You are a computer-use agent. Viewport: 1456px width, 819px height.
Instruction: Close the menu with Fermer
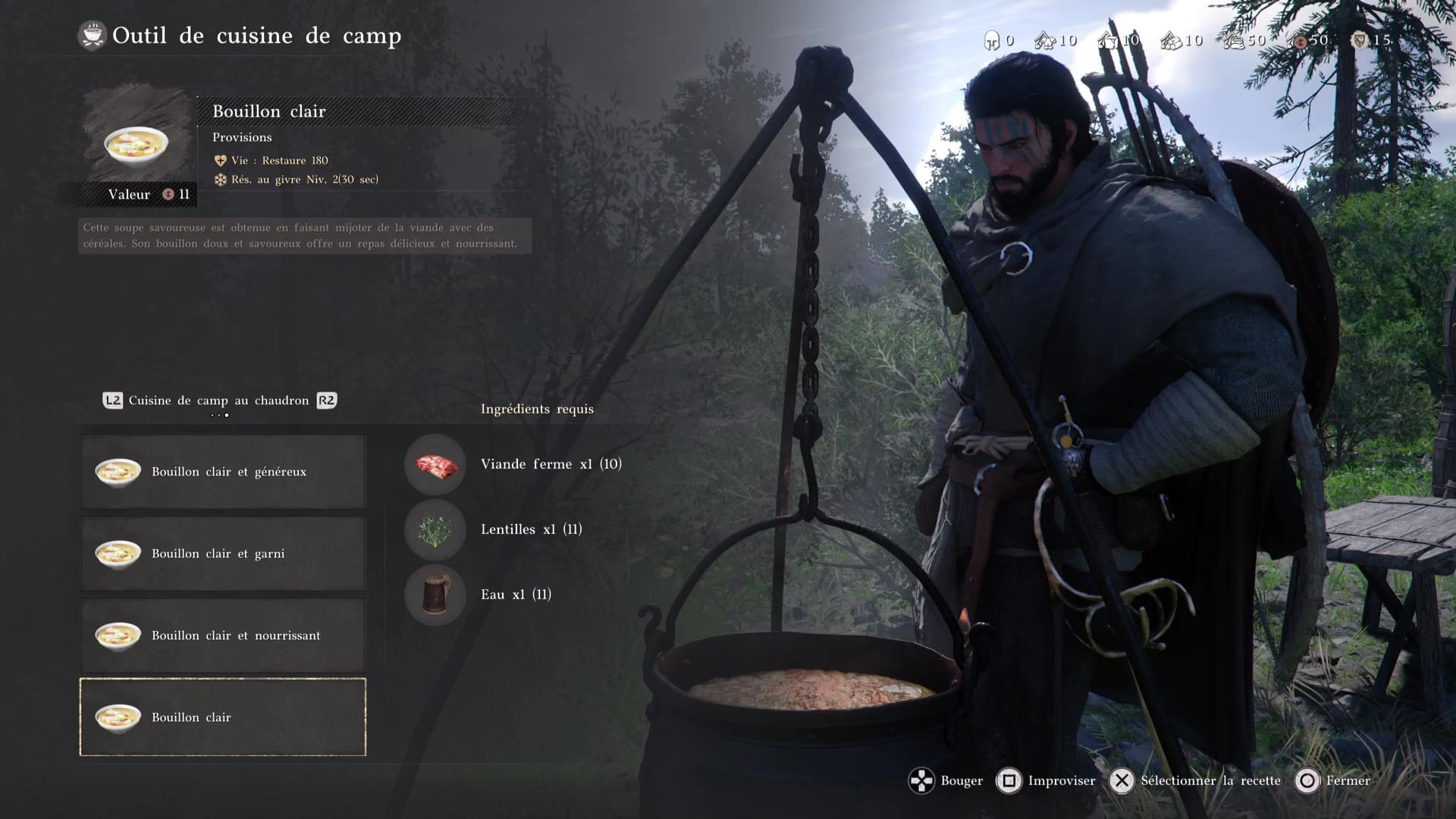[1334, 780]
